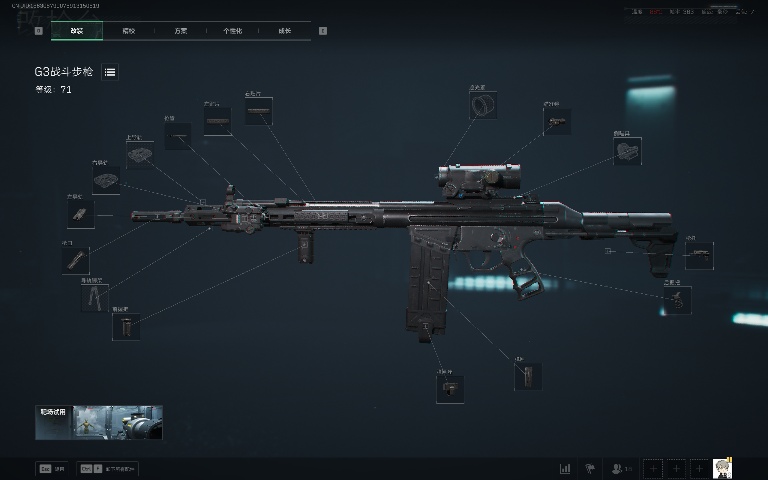Viewport: 768px width, 480px height.
Task: Choose the vertical foregrip attachment slot
Action: [x=126, y=327]
